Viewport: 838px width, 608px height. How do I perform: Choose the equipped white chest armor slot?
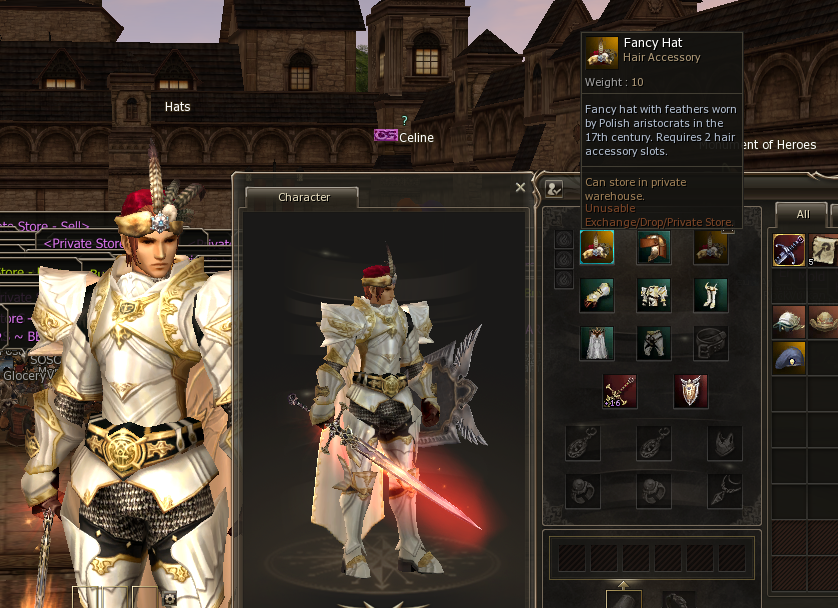(x=654, y=295)
